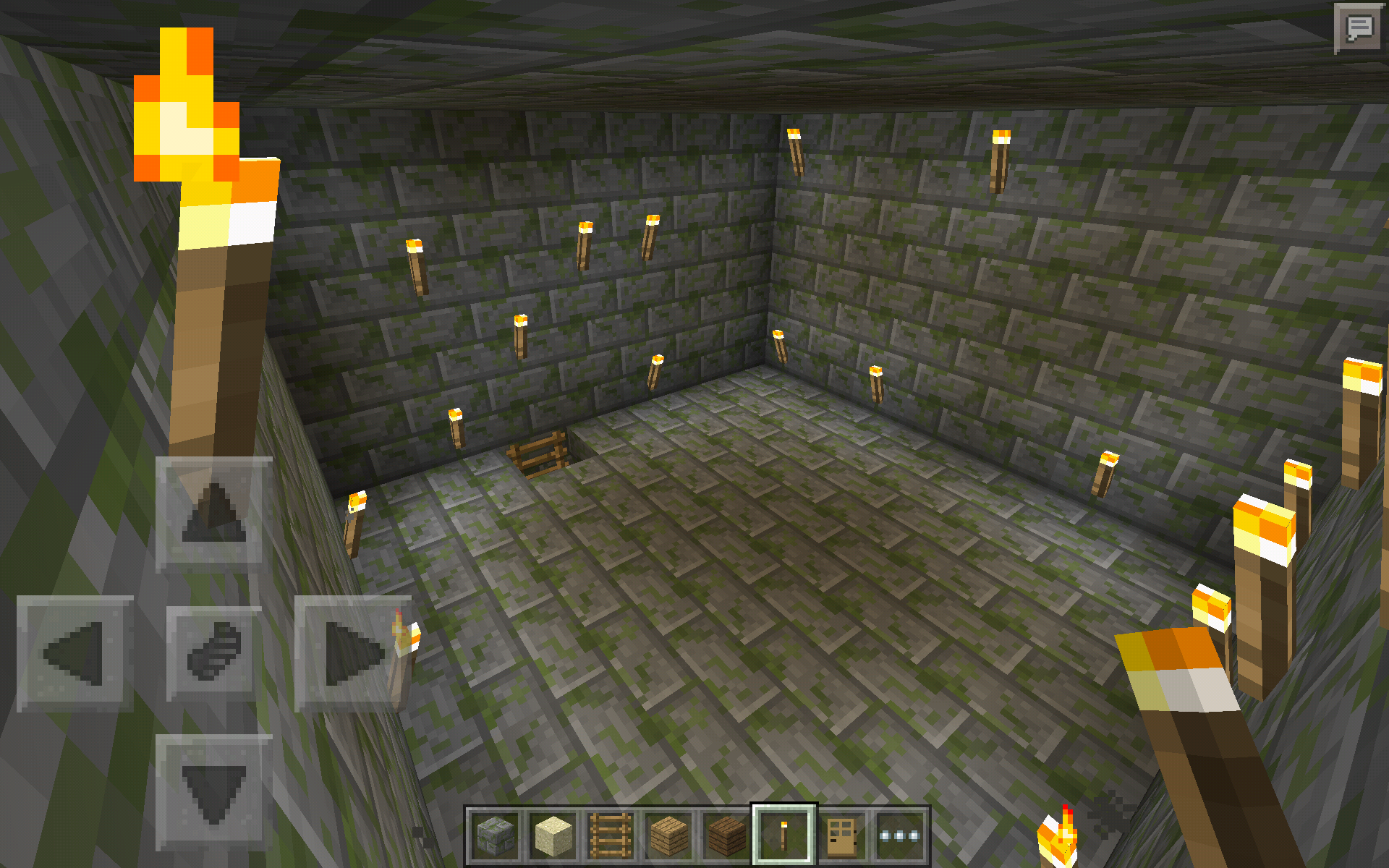Viewport: 1389px width, 868px height.
Task: Choose the wooden door in the hotbar
Action: (841, 835)
